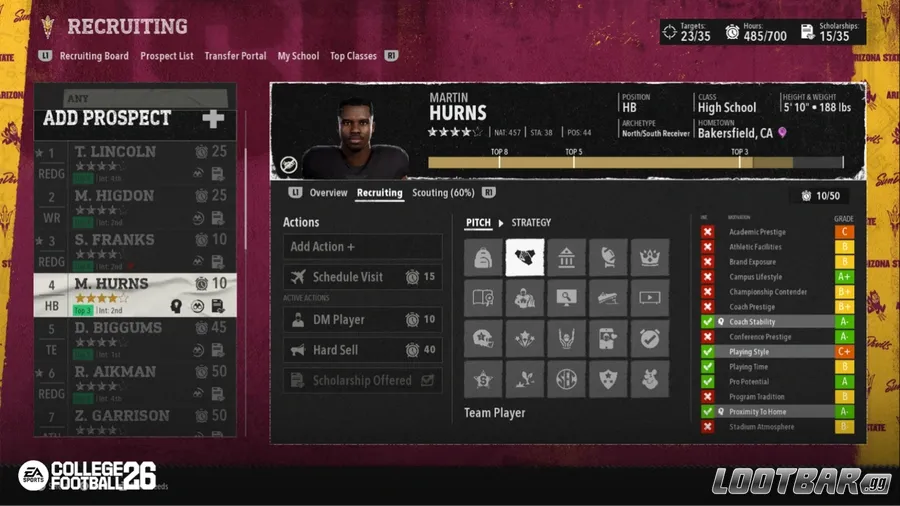Choose the crown pitch icon
This screenshot has height=506, width=900.
coord(649,258)
